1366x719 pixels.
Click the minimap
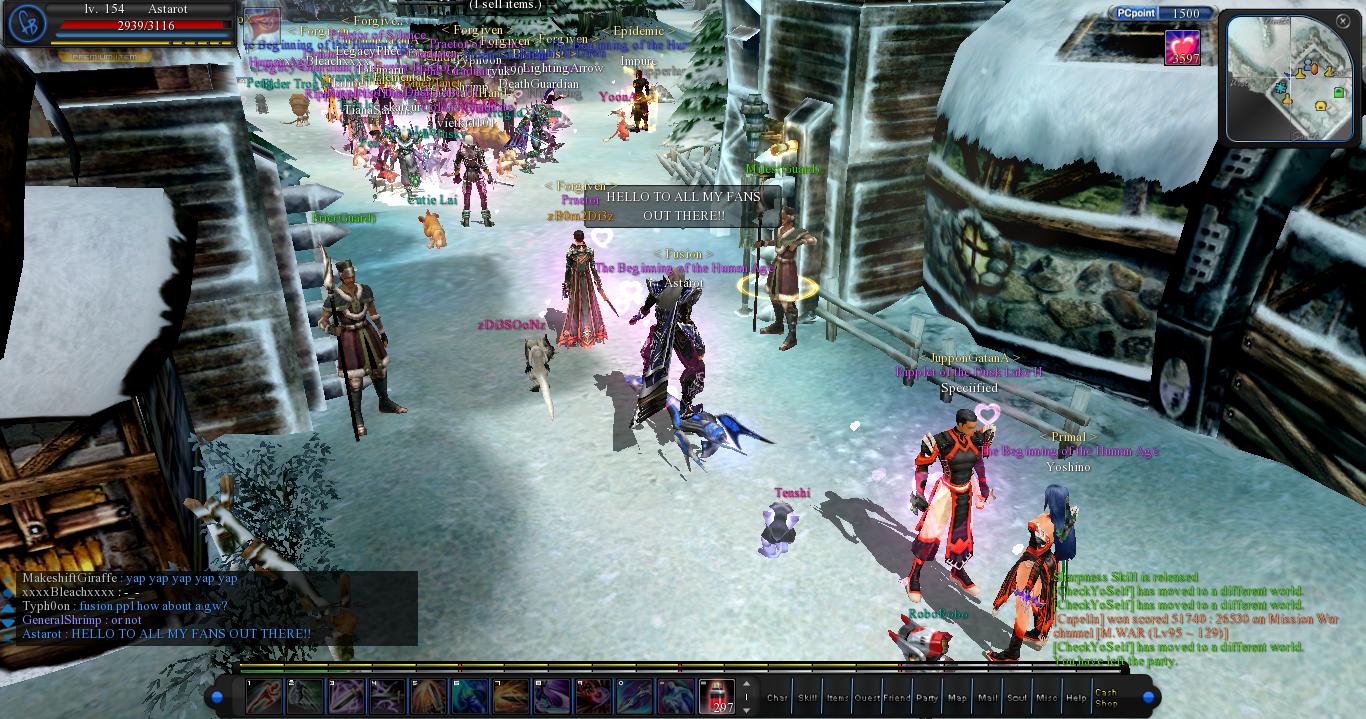tap(1289, 80)
